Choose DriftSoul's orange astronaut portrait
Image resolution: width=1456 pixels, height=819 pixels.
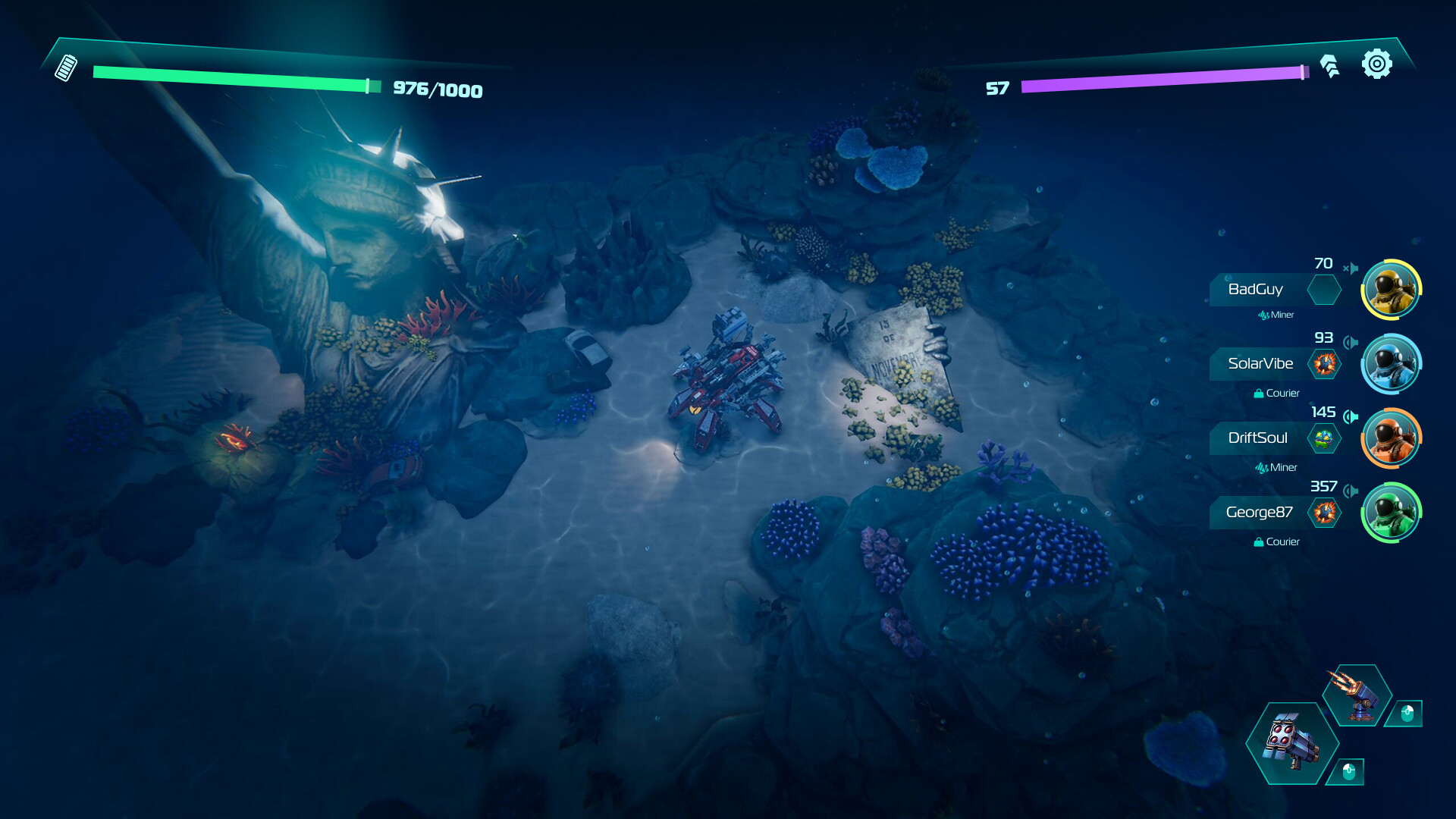pyautogui.click(x=1391, y=438)
